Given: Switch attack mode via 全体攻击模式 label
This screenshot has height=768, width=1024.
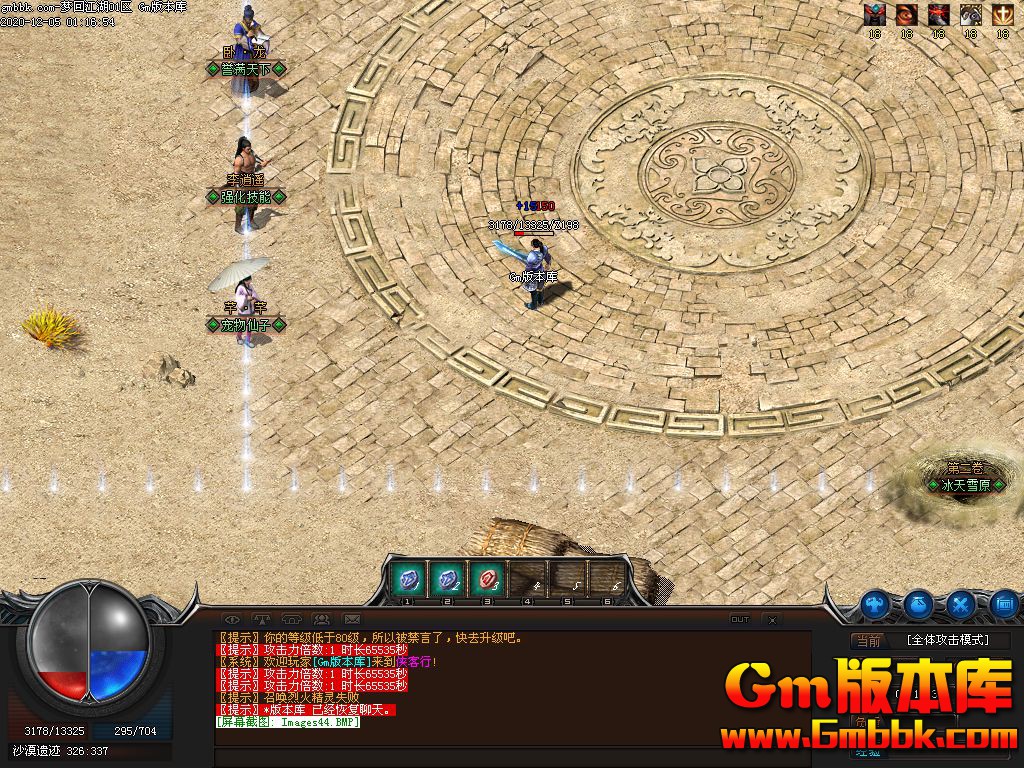Looking at the screenshot, I should [947, 640].
